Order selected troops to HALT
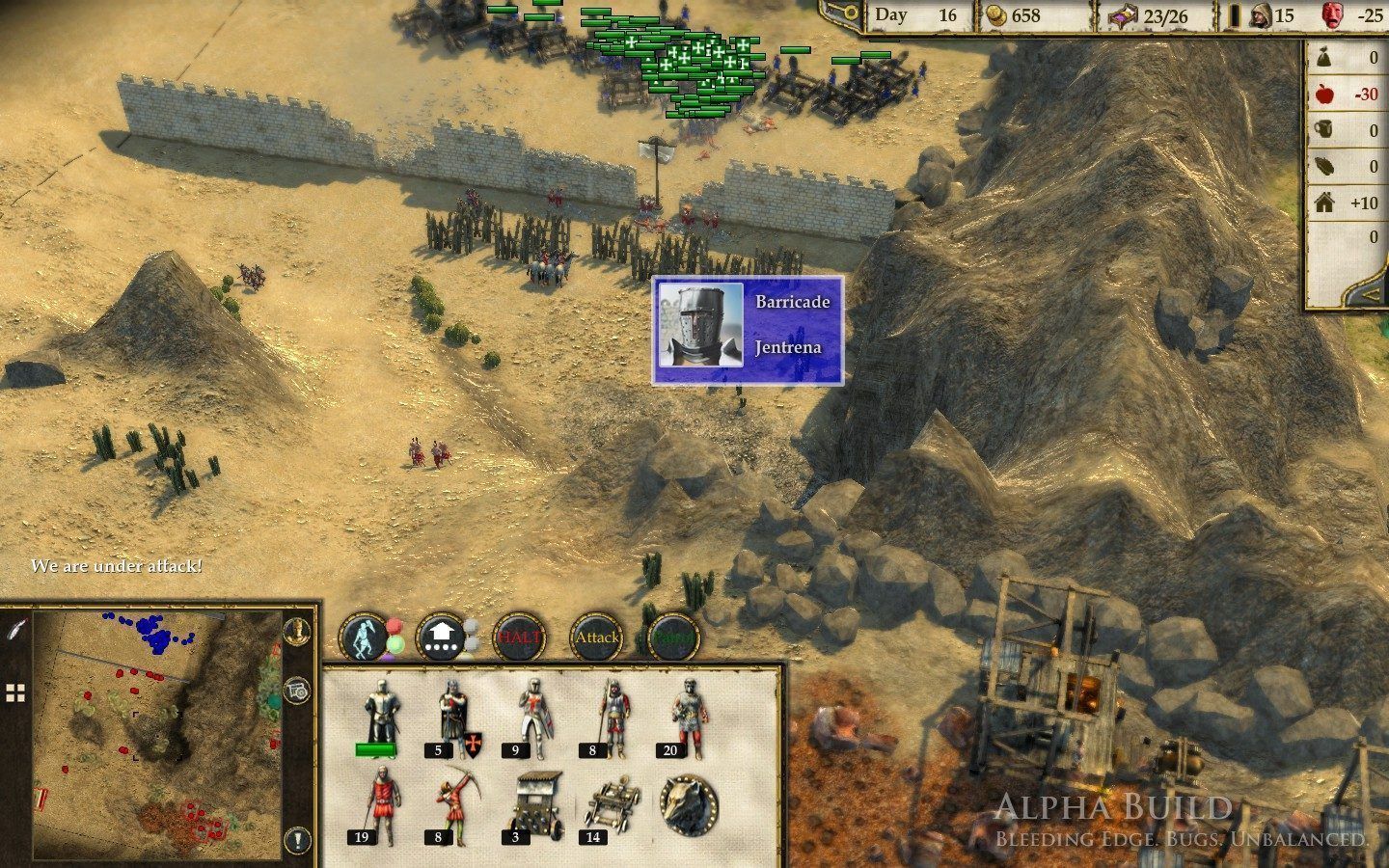Screen dimensions: 1389x868 (520, 637)
